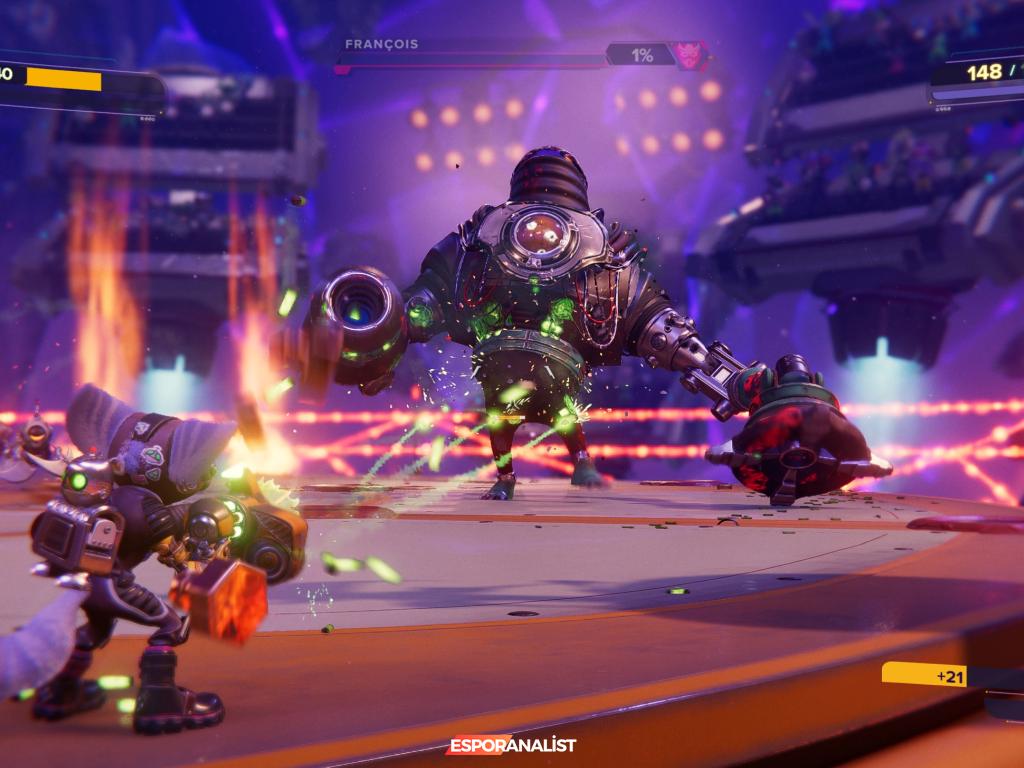Open the Esporanalist watermark logo
The width and height of the screenshot is (1024, 768).
pos(511,745)
